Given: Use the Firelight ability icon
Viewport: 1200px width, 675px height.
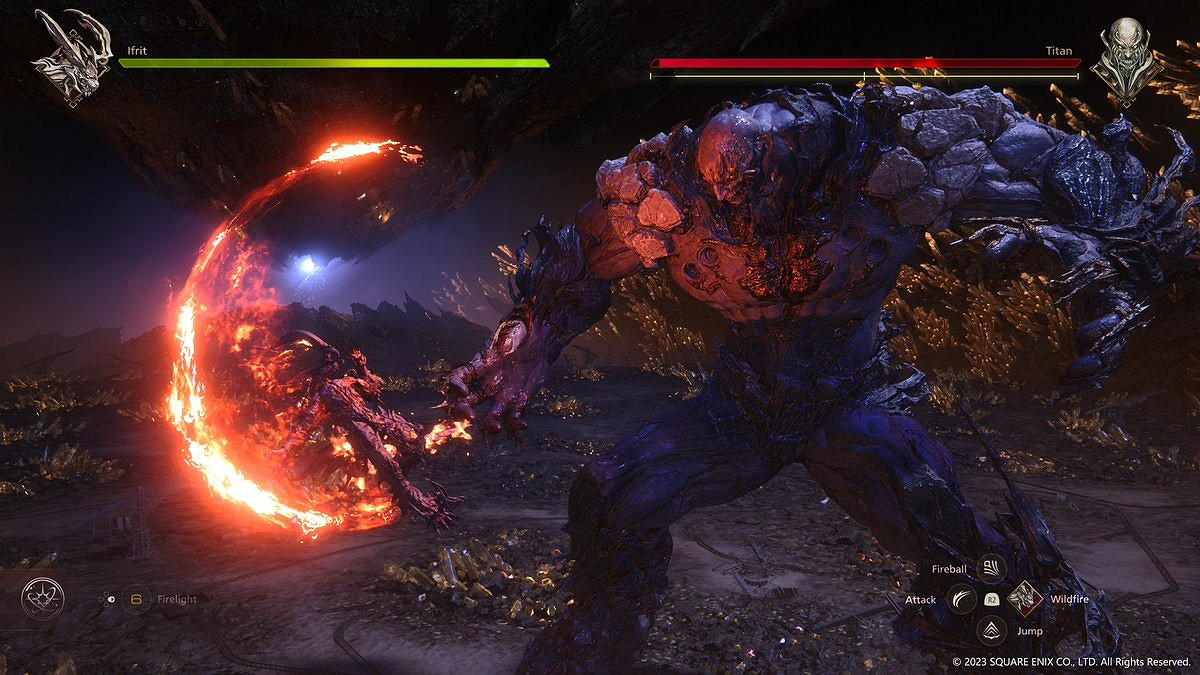Looking at the screenshot, I should click(x=135, y=599).
